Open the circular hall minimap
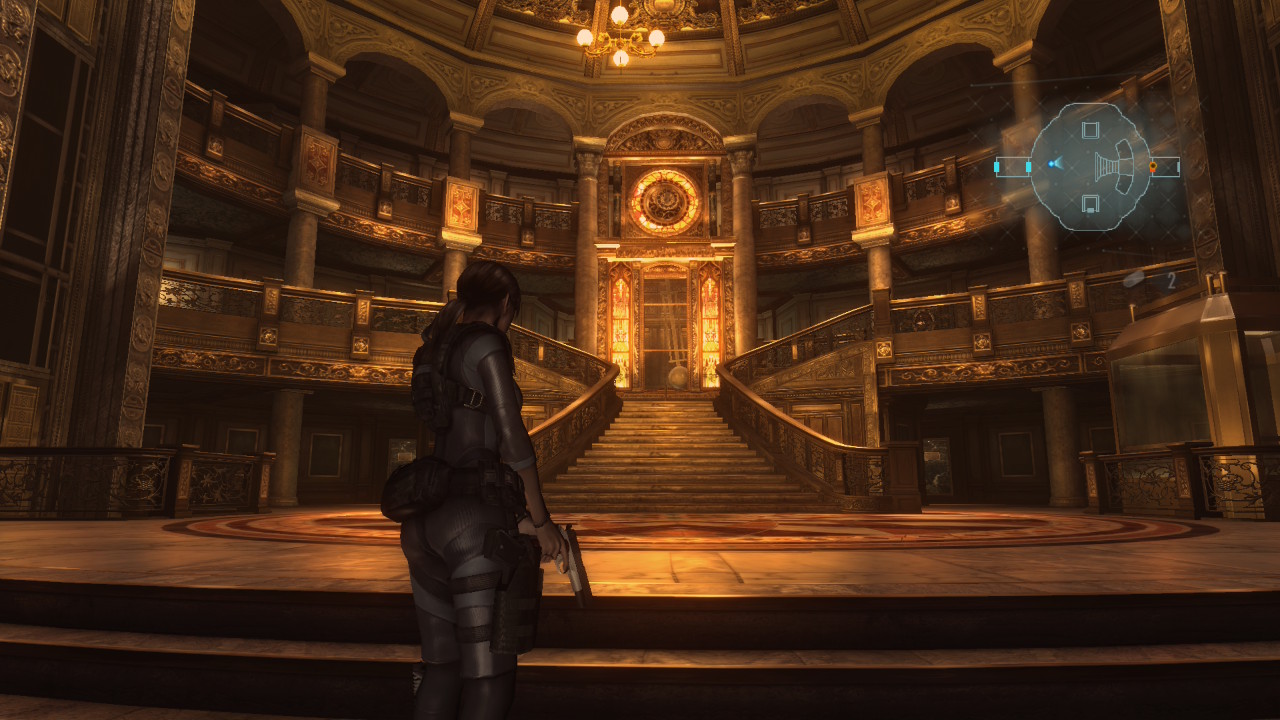Screen dimensions: 1280x720 (x=1089, y=167)
